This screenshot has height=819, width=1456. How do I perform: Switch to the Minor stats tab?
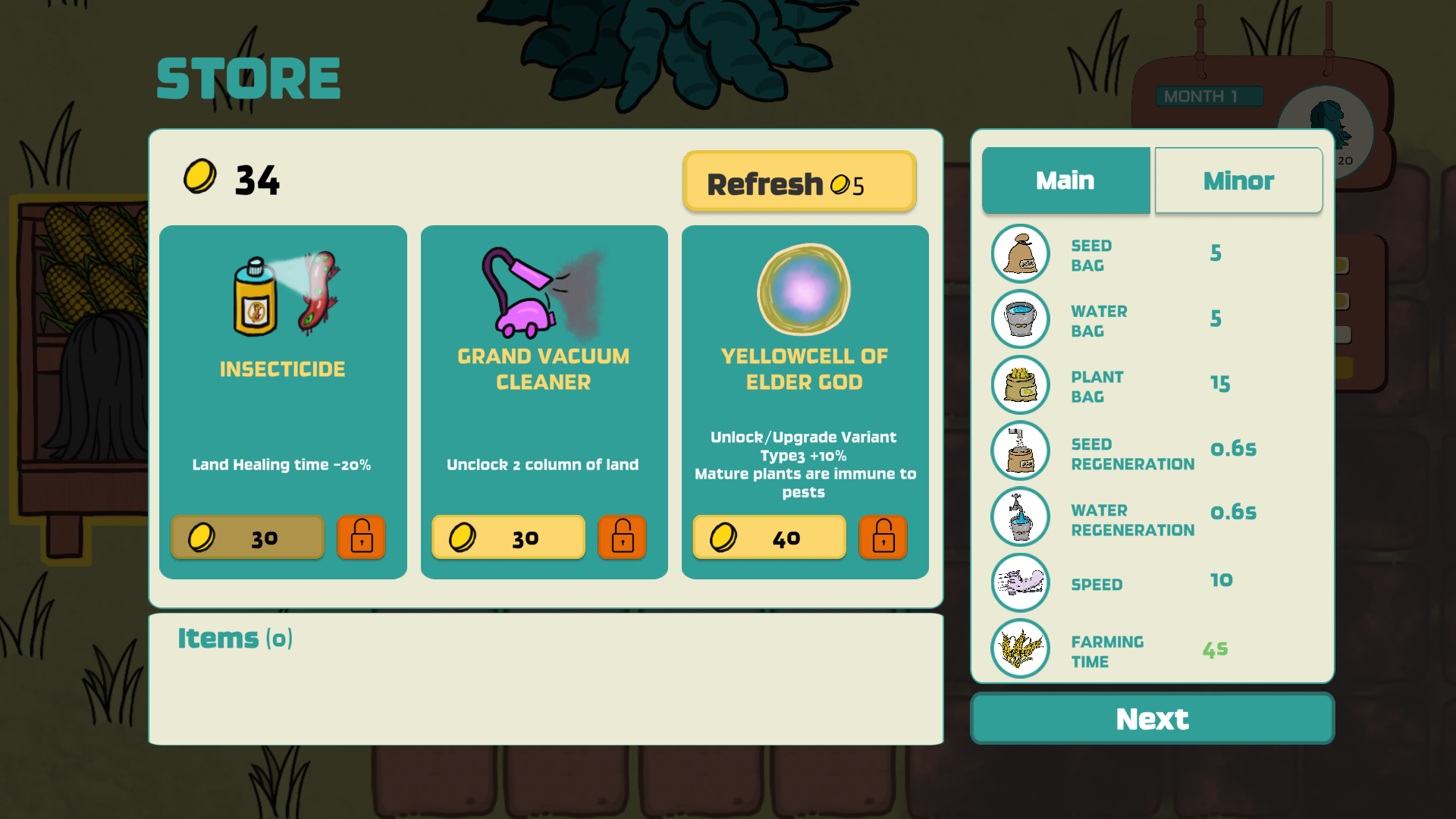tap(1238, 180)
